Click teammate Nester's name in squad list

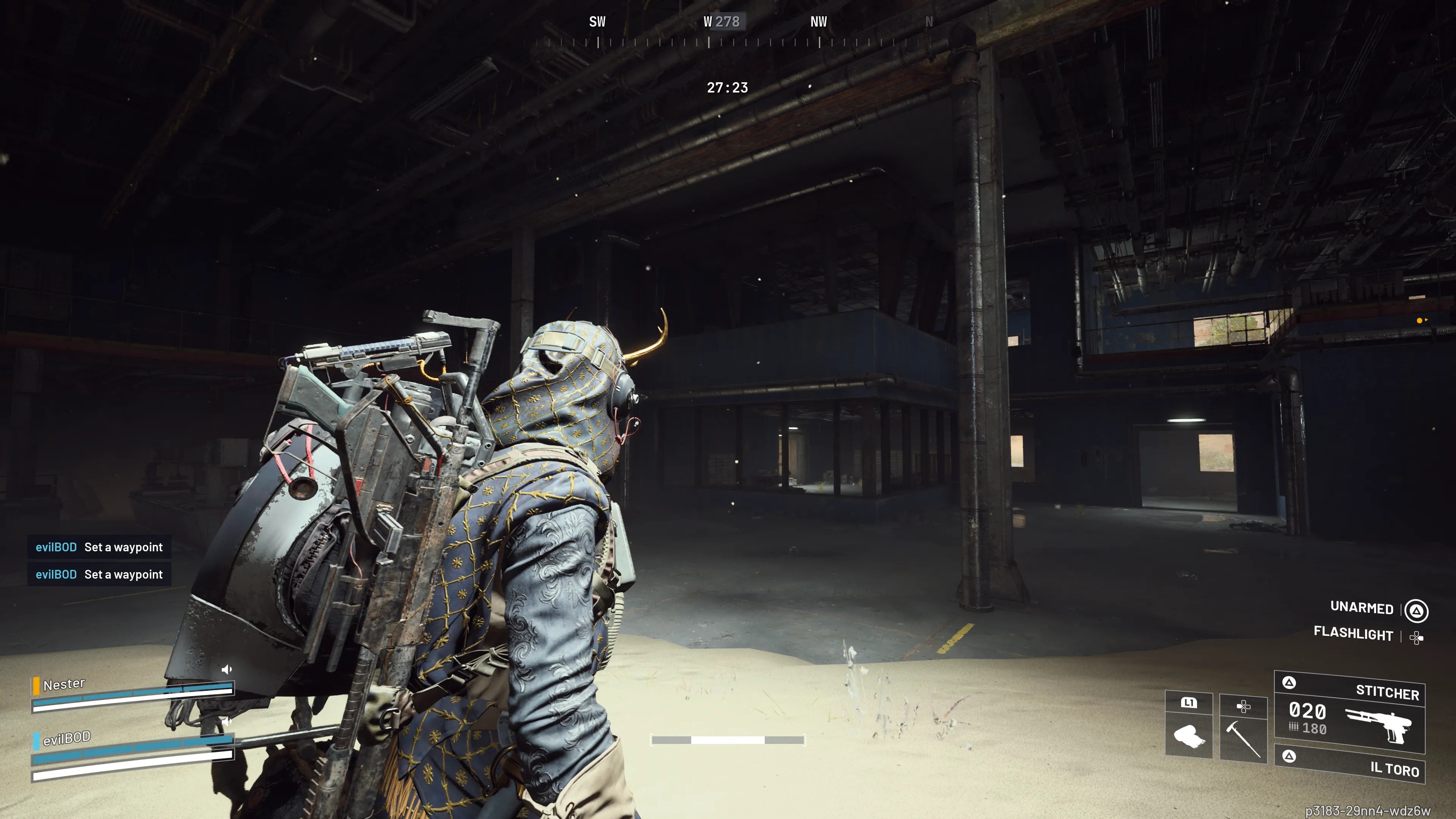click(64, 684)
